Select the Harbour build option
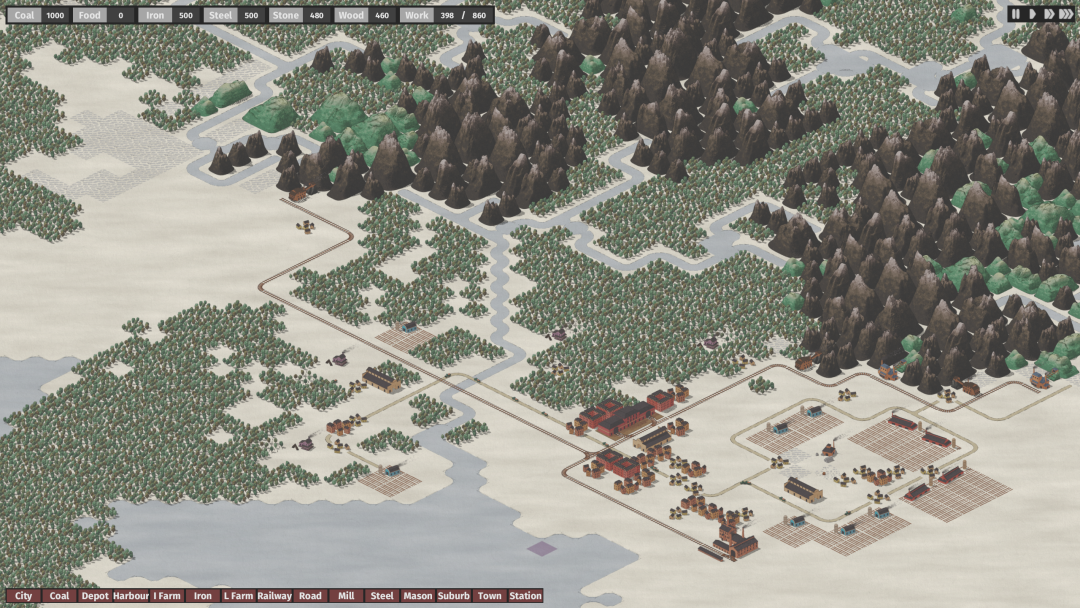This screenshot has width=1080, height=608. pyautogui.click(x=131, y=596)
